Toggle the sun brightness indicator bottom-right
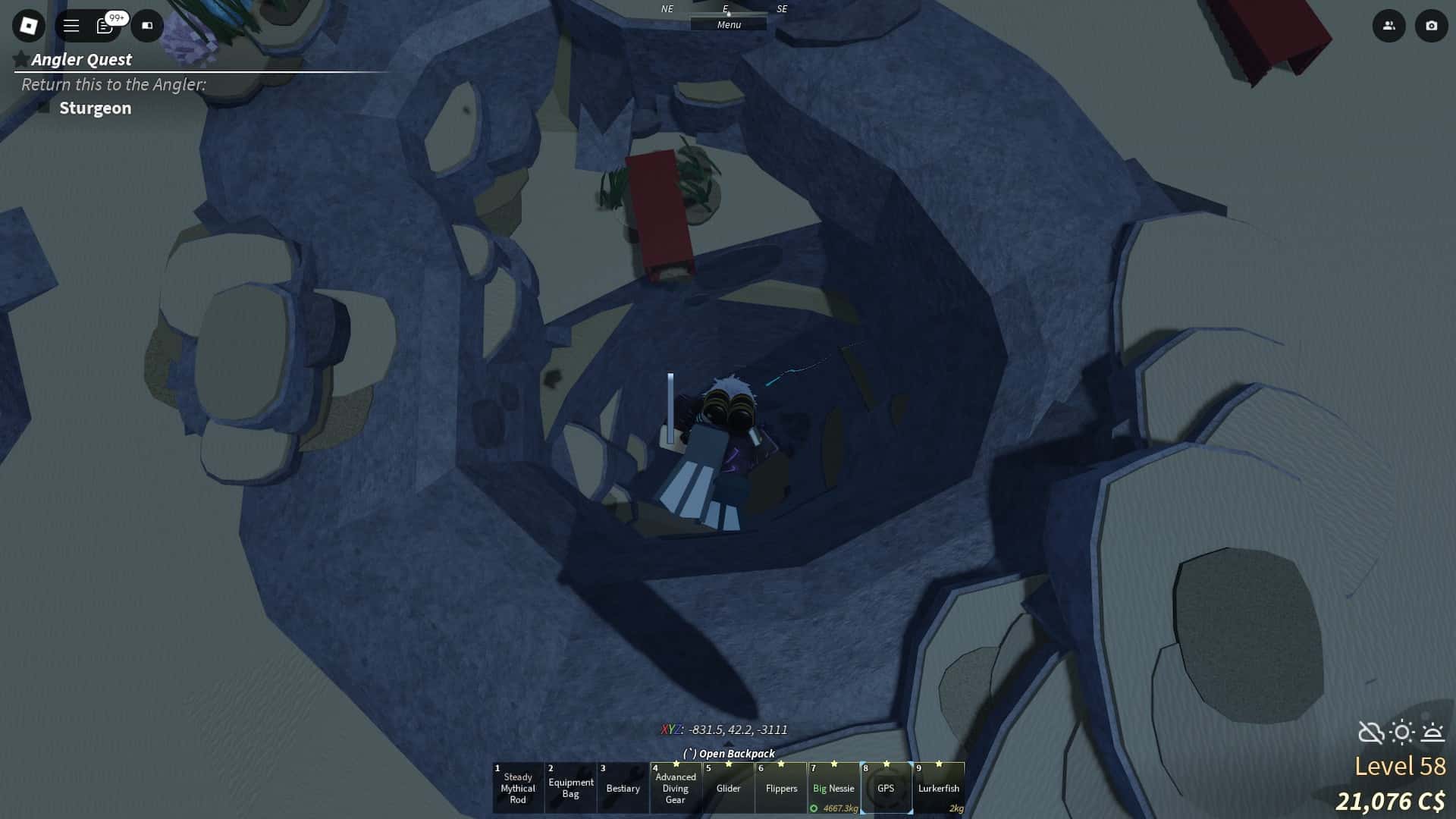 pos(1401,732)
